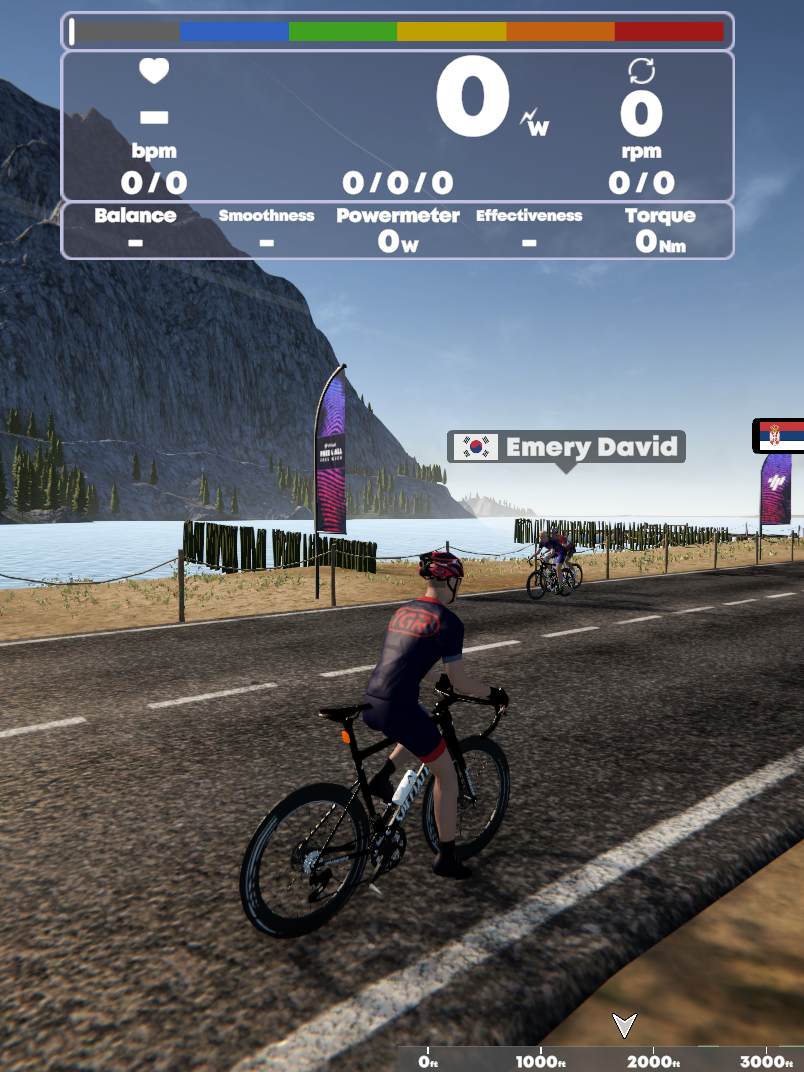Click the Serbian flag rider tag

coord(779,436)
